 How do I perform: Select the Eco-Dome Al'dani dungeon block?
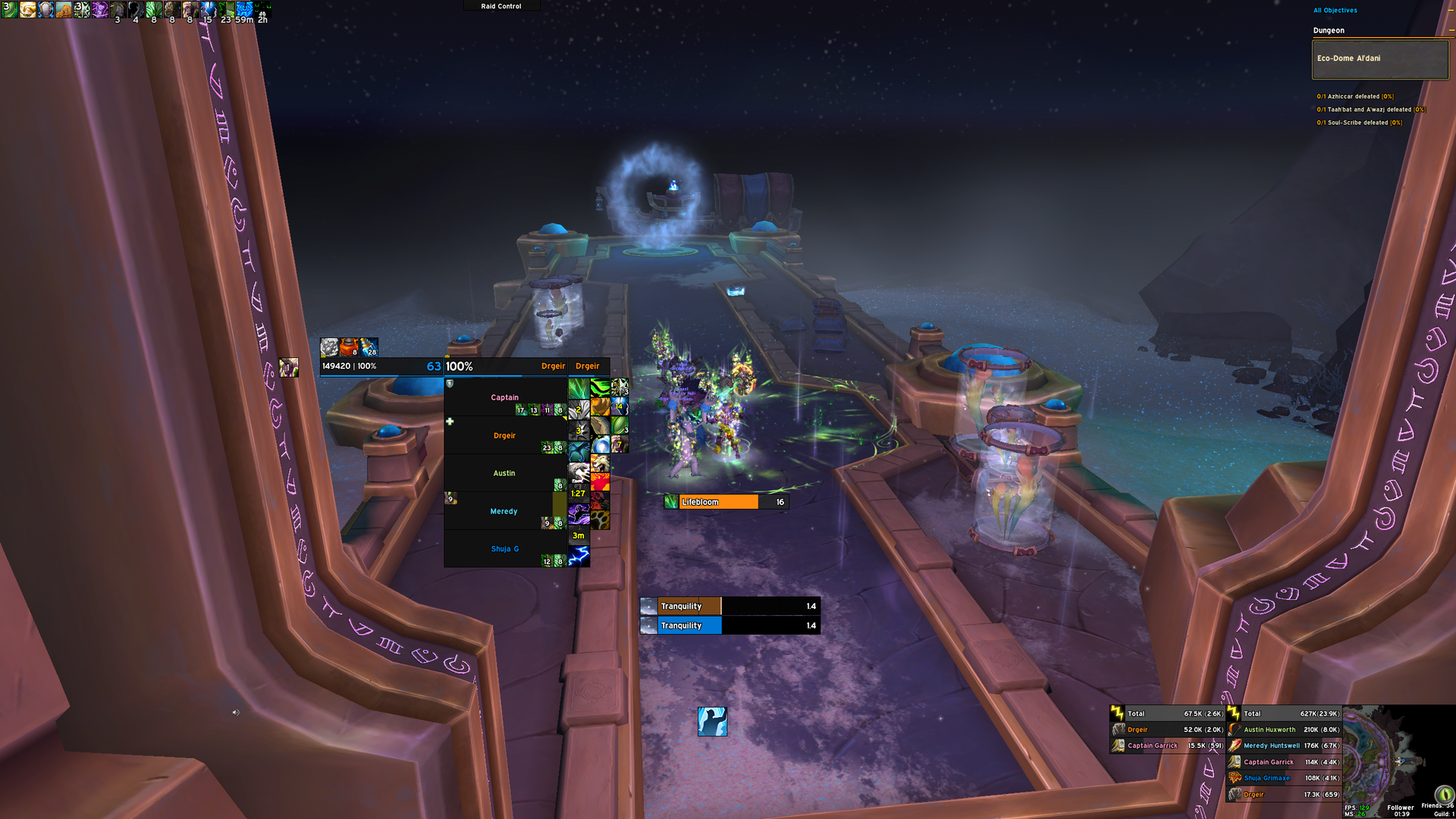coord(1379,58)
